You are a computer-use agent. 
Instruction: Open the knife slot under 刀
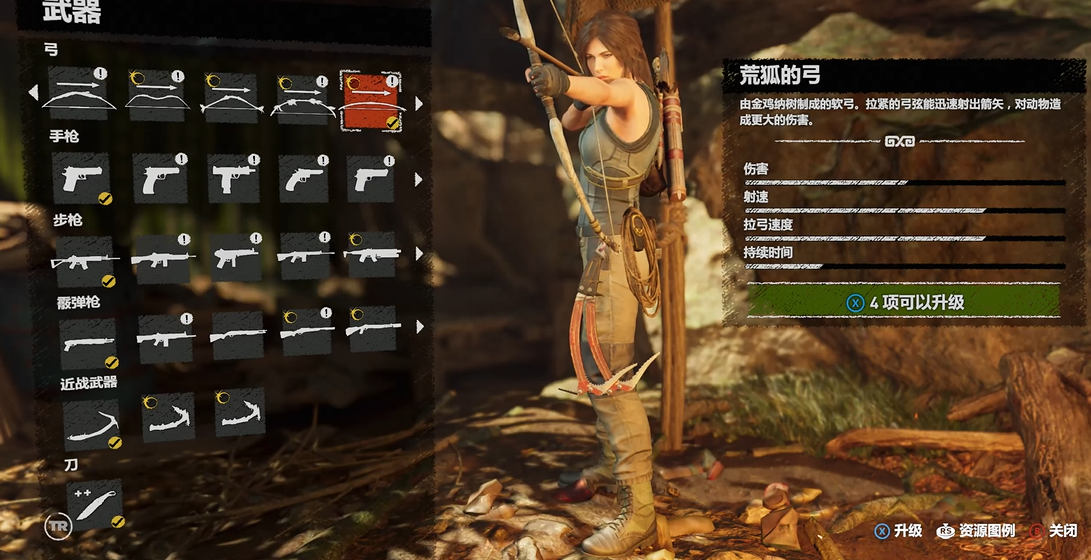point(94,503)
